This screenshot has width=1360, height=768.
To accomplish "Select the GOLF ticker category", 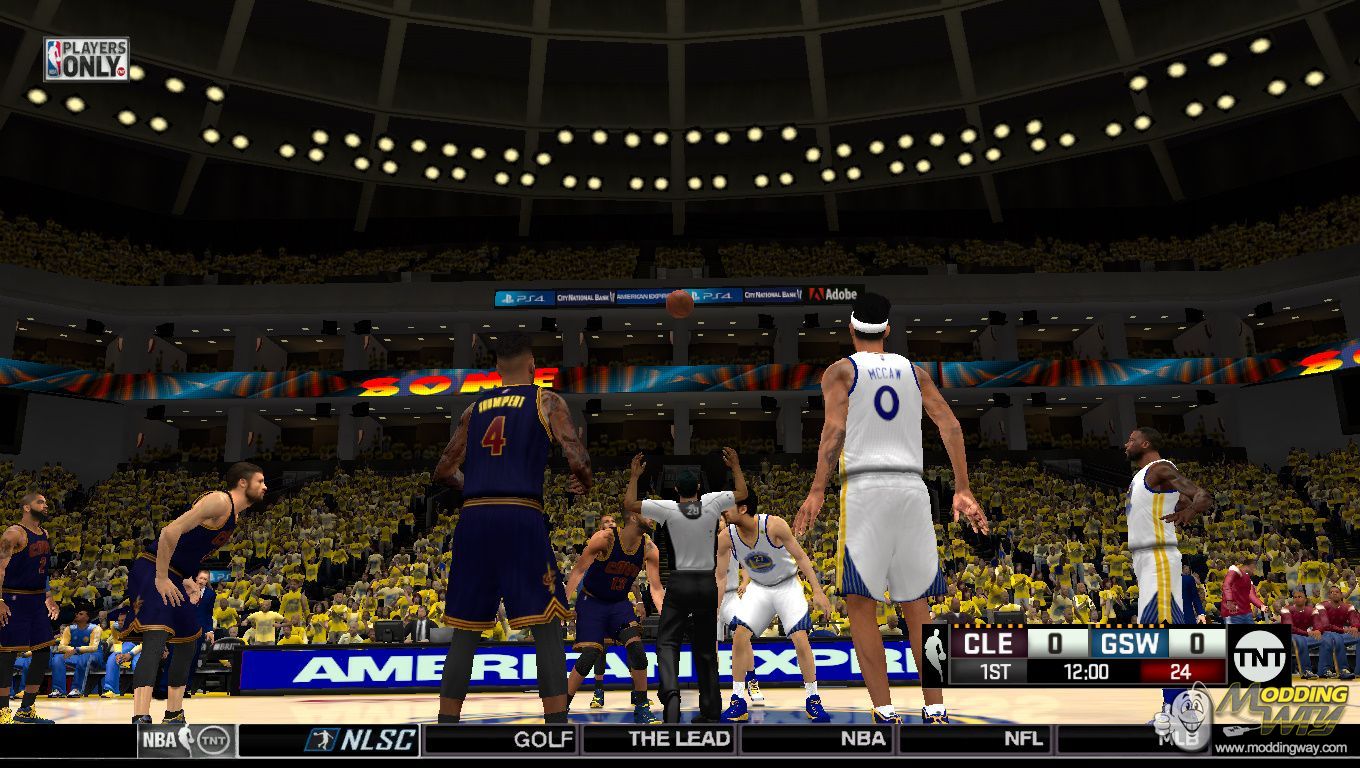I will pos(543,740).
